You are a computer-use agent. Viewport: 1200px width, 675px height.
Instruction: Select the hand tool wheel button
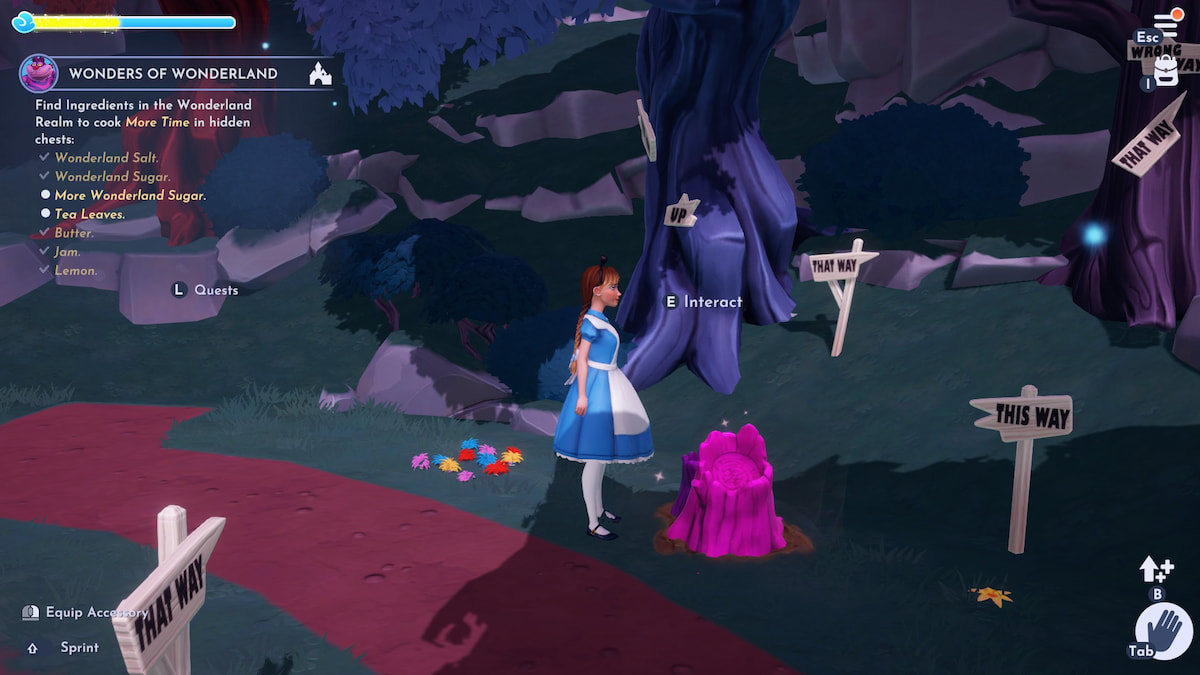point(1164,632)
